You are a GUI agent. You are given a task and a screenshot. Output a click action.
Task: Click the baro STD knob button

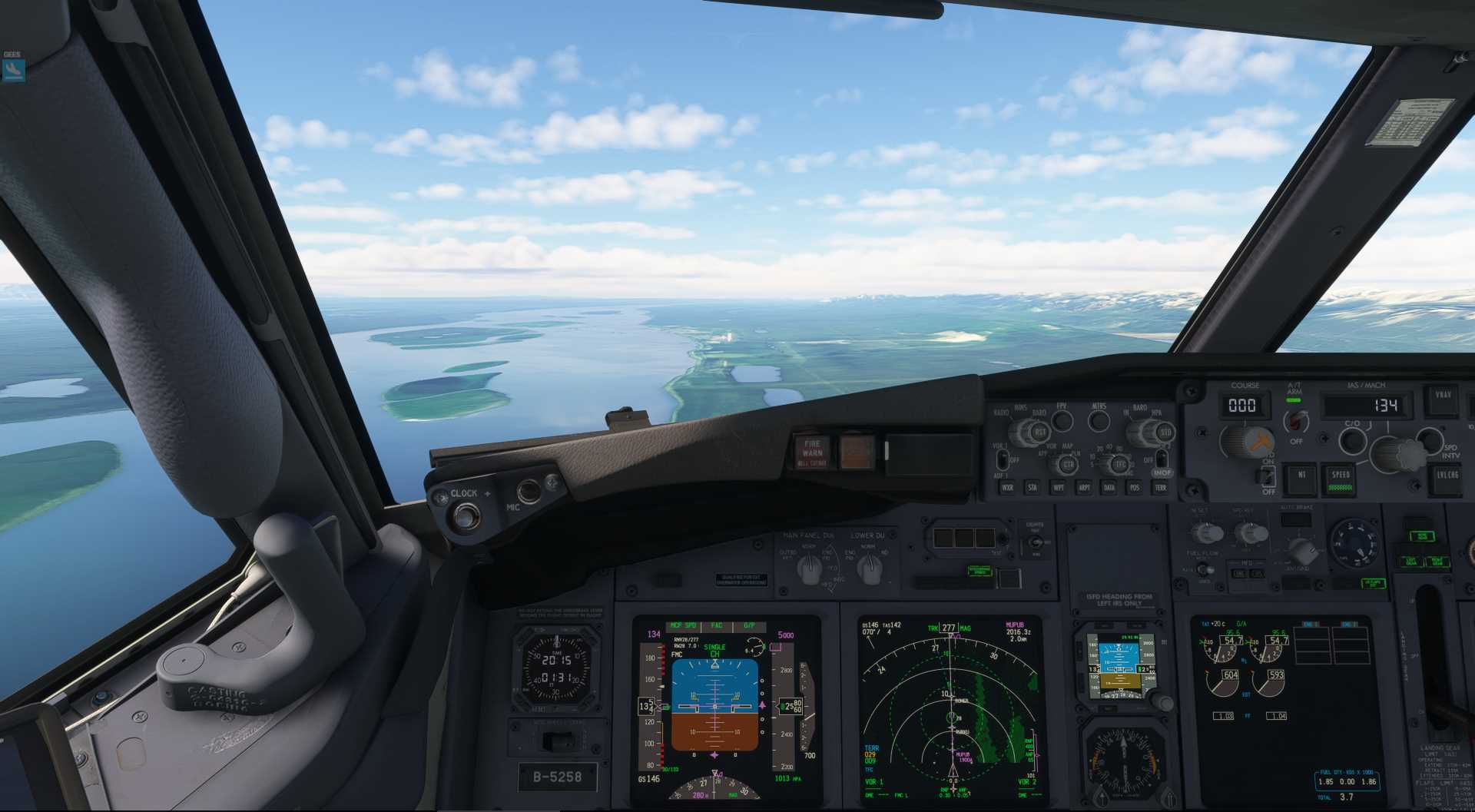tap(1165, 433)
